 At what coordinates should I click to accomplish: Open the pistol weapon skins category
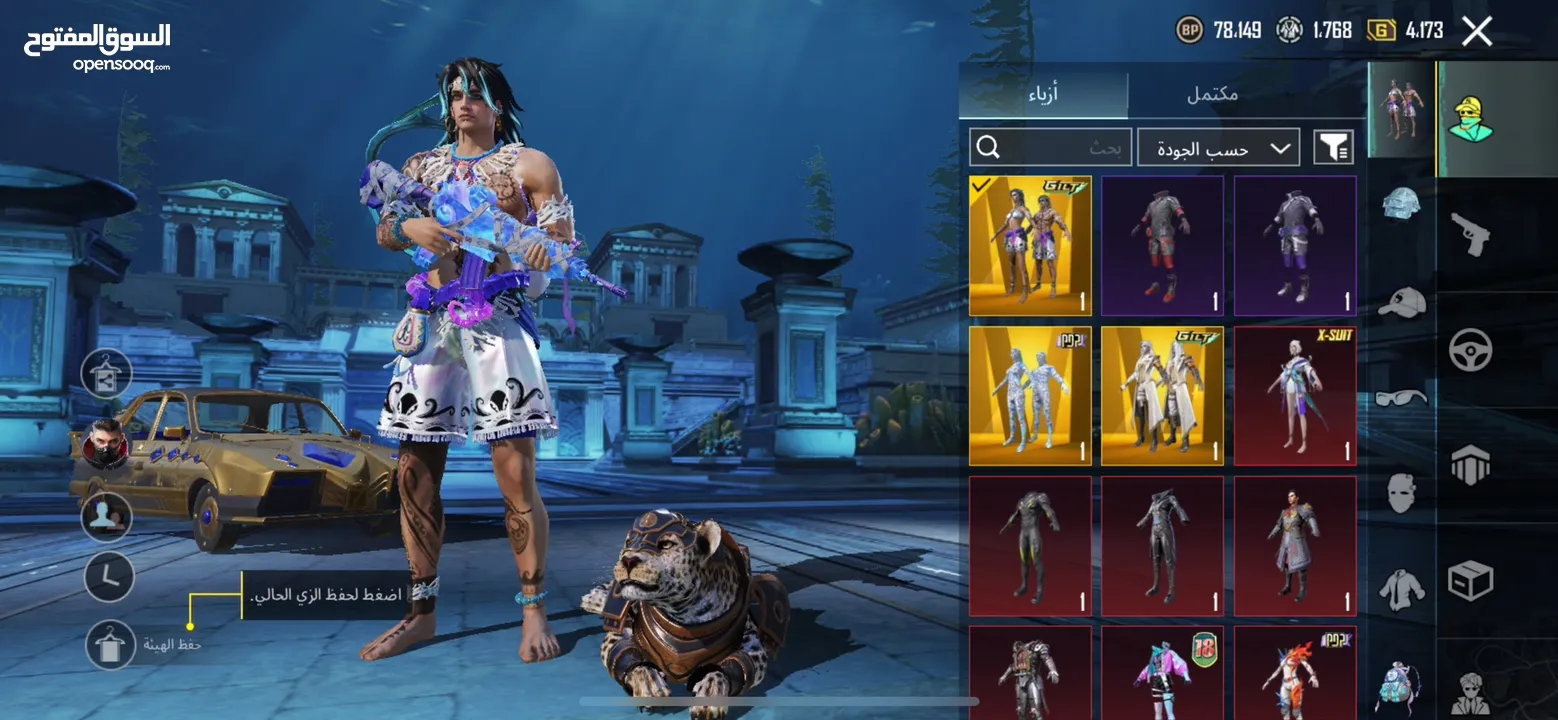click(x=1468, y=235)
